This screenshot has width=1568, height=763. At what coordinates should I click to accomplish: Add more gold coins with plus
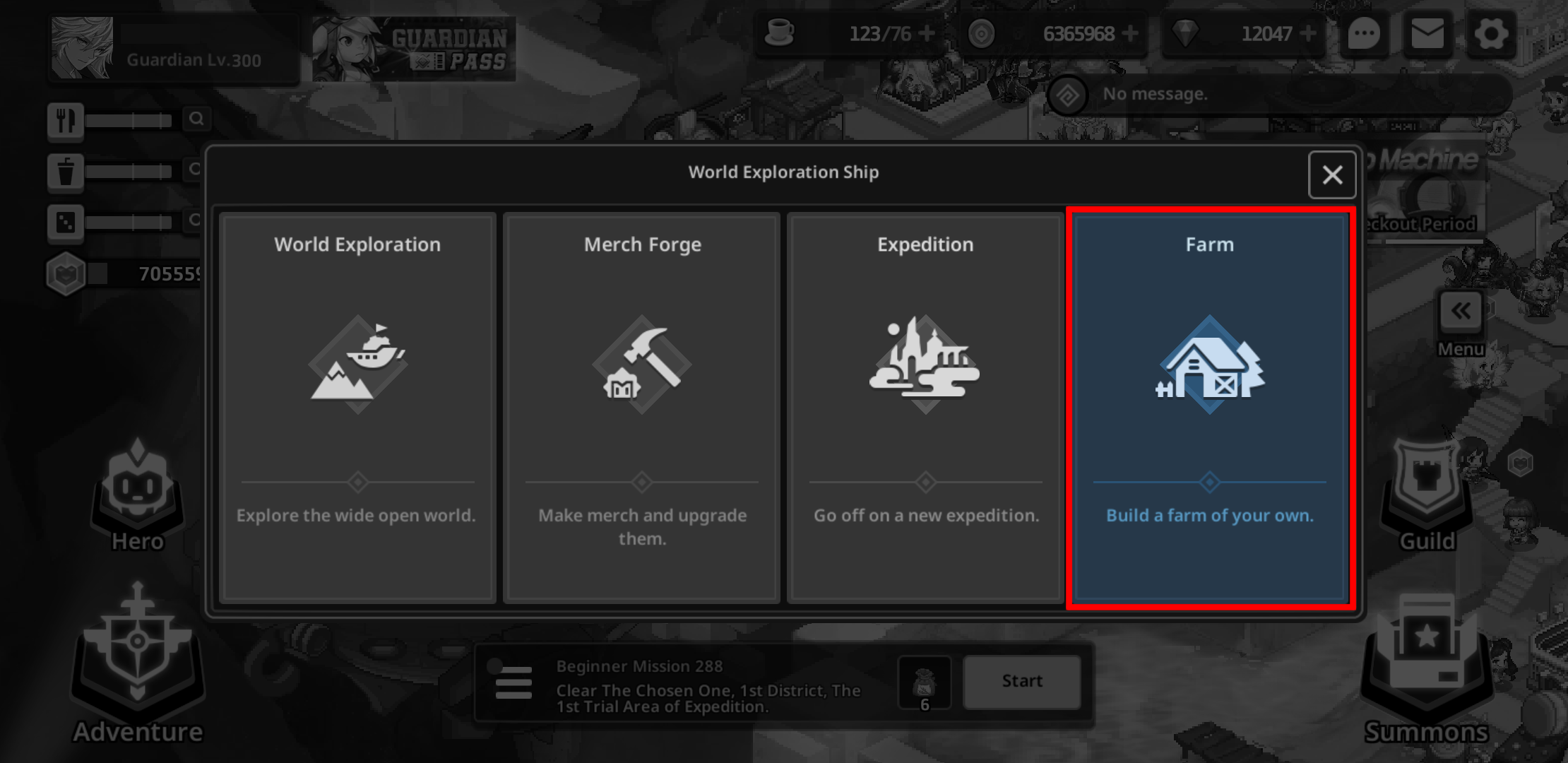1129,33
